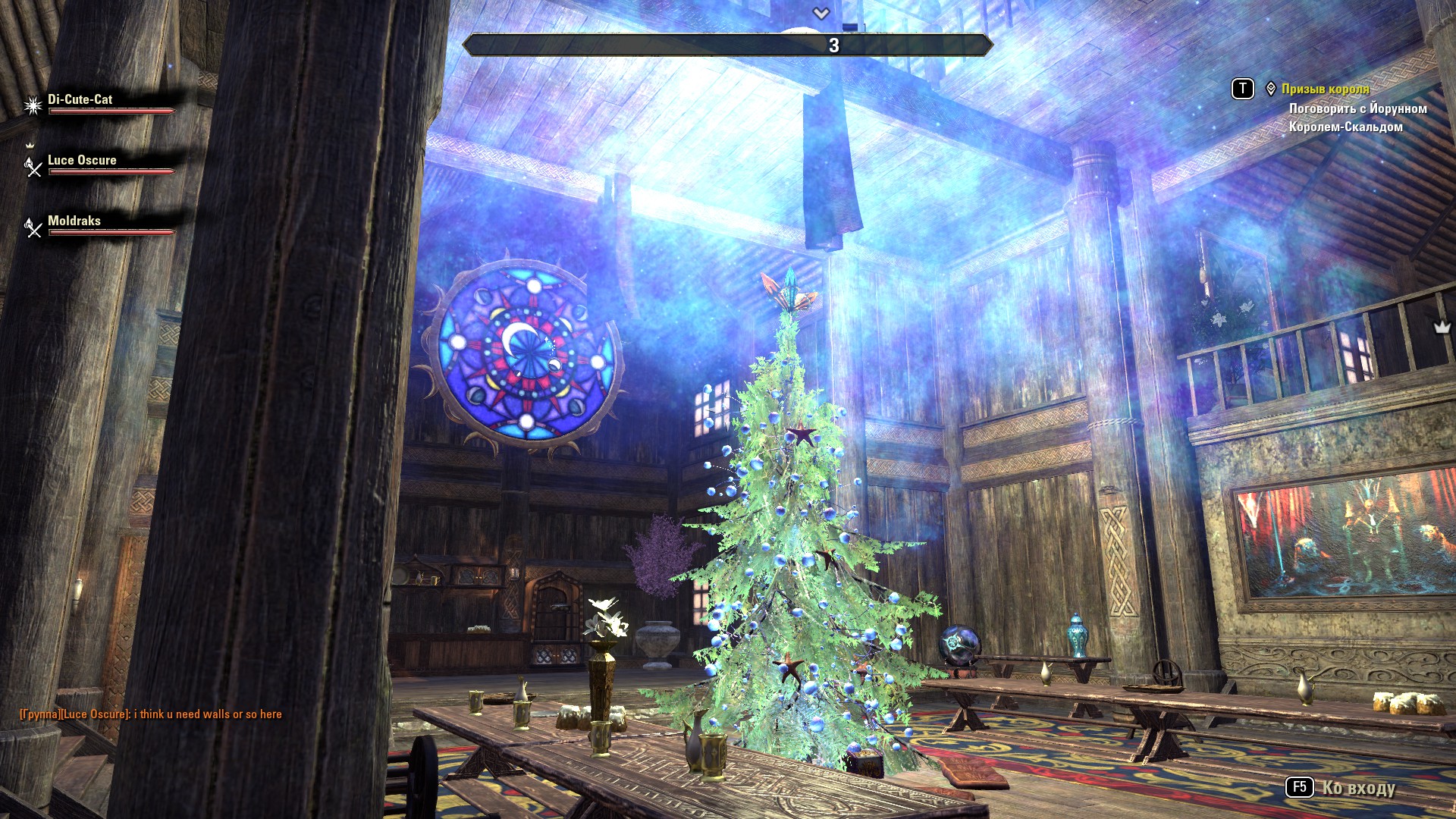Click the compass bar at top
The width and height of the screenshot is (1456, 819).
pos(727,45)
